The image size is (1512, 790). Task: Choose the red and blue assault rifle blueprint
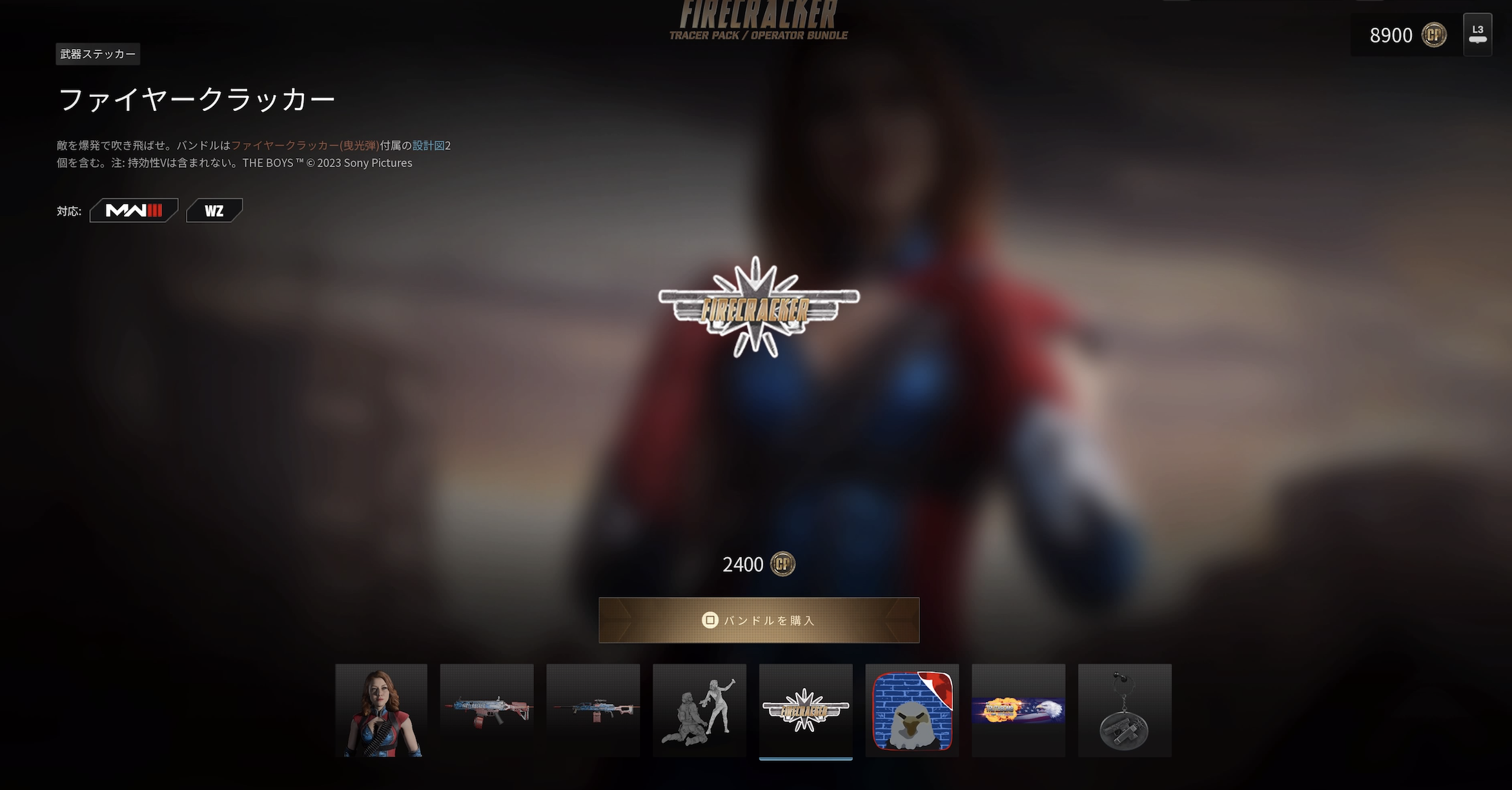[487, 710]
